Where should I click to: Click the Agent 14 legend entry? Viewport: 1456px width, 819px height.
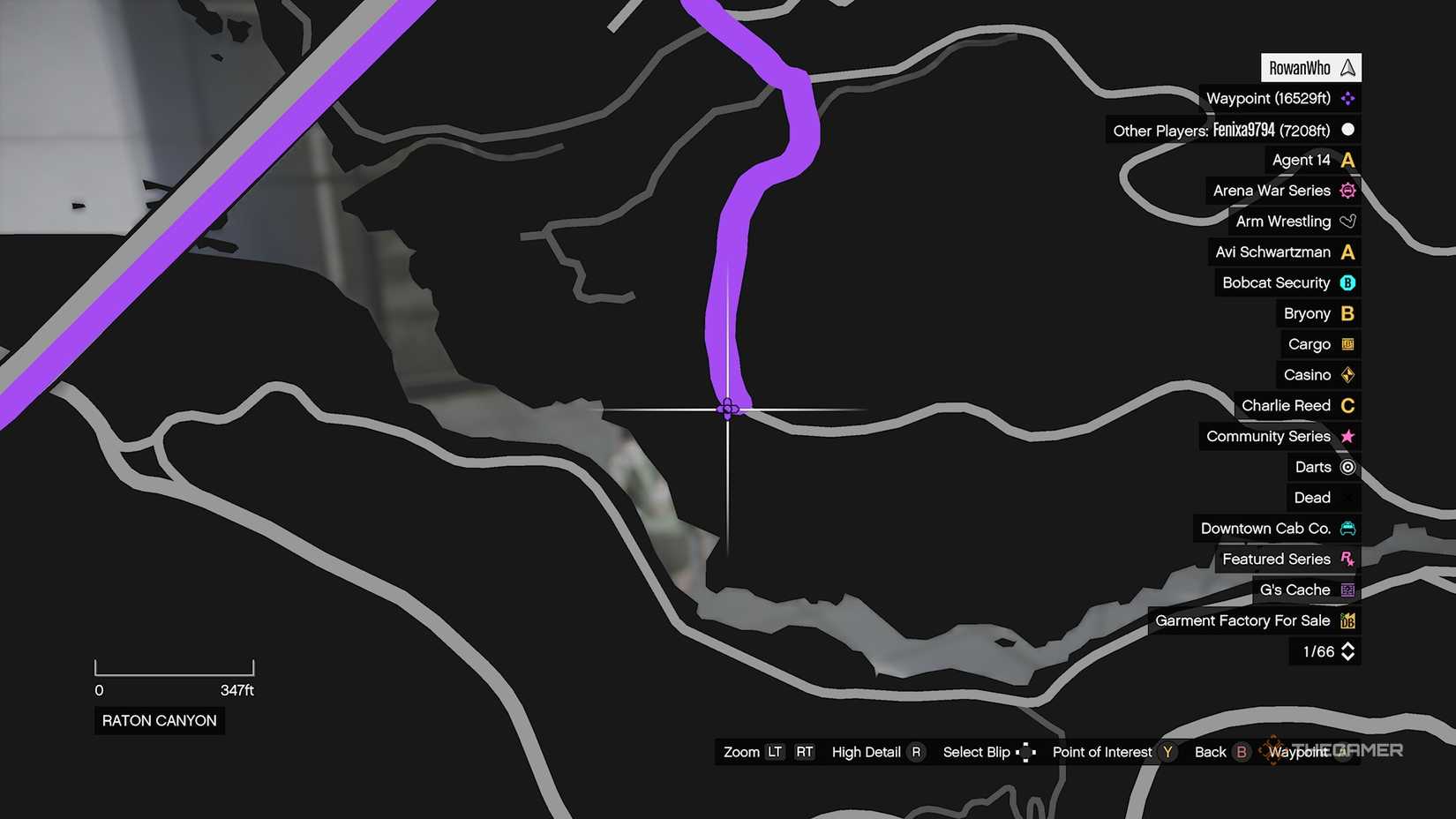1302,160
